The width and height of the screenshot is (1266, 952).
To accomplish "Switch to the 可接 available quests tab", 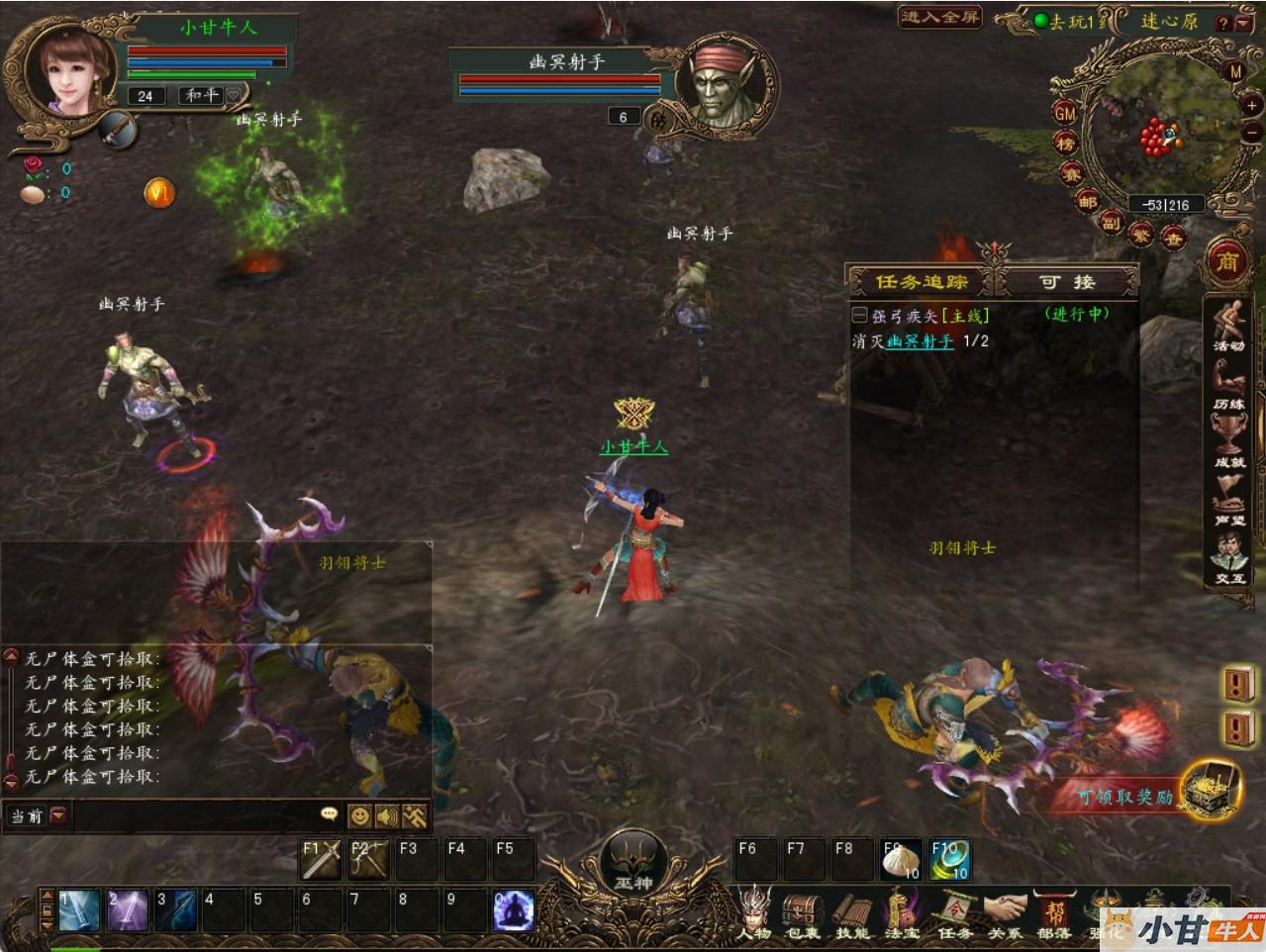I will click(1066, 282).
